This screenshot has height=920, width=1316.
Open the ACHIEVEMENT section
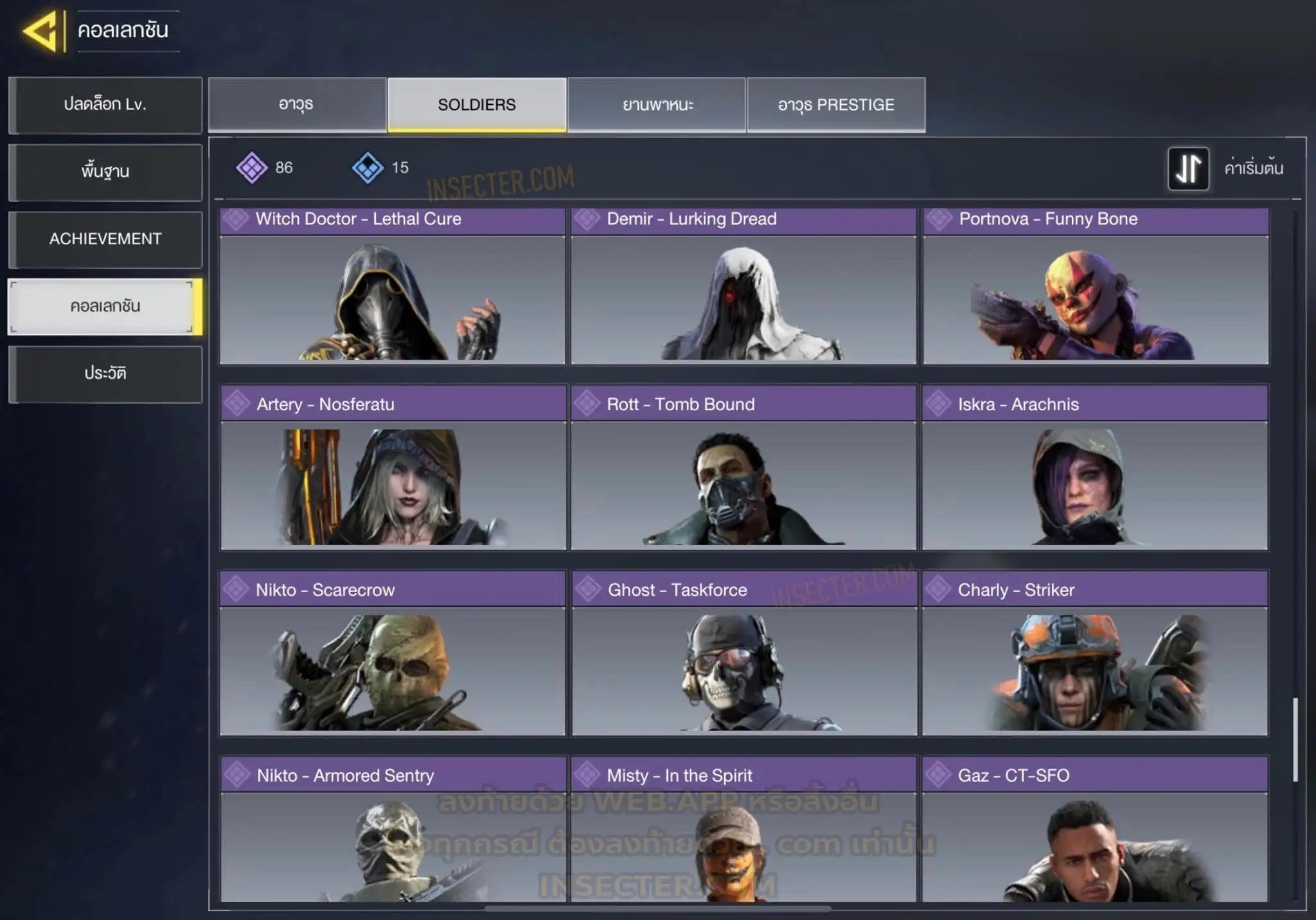(105, 239)
